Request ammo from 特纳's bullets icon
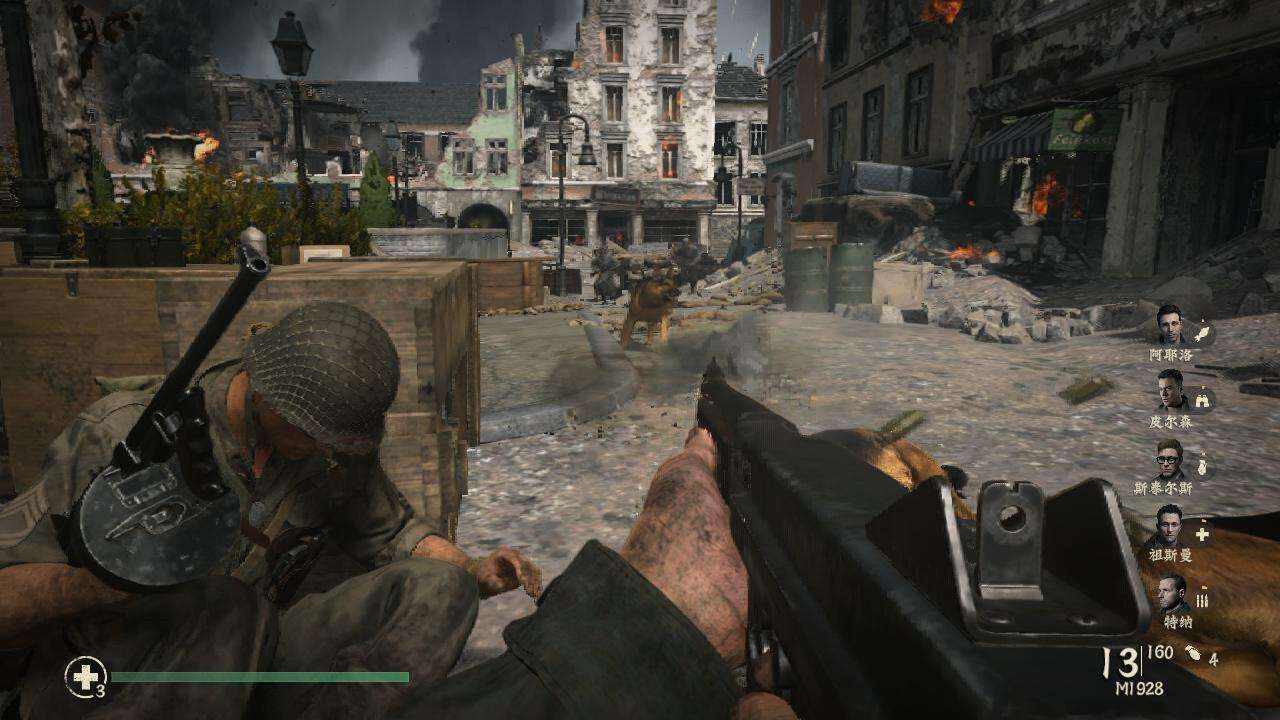Screen dimensions: 1280x720 pyautogui.click(x=1203, y=600)
